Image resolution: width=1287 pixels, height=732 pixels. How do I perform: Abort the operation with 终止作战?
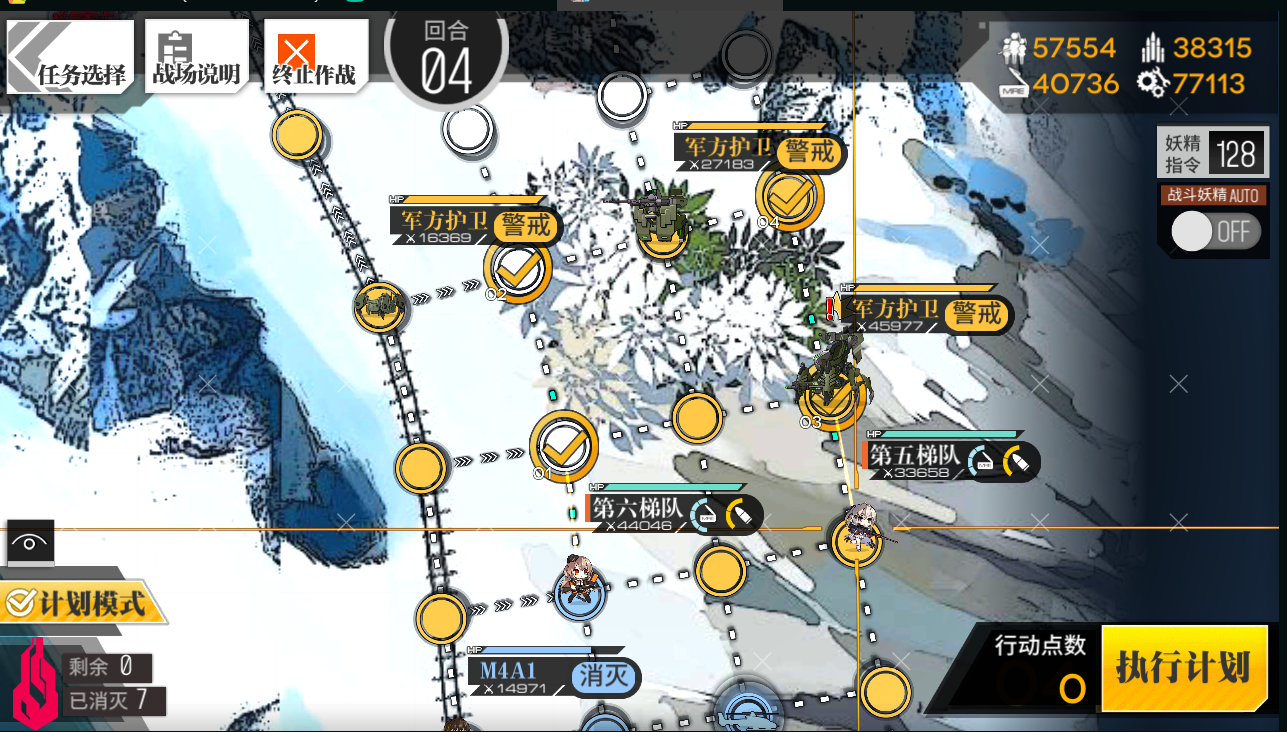[x=315, y=57]
